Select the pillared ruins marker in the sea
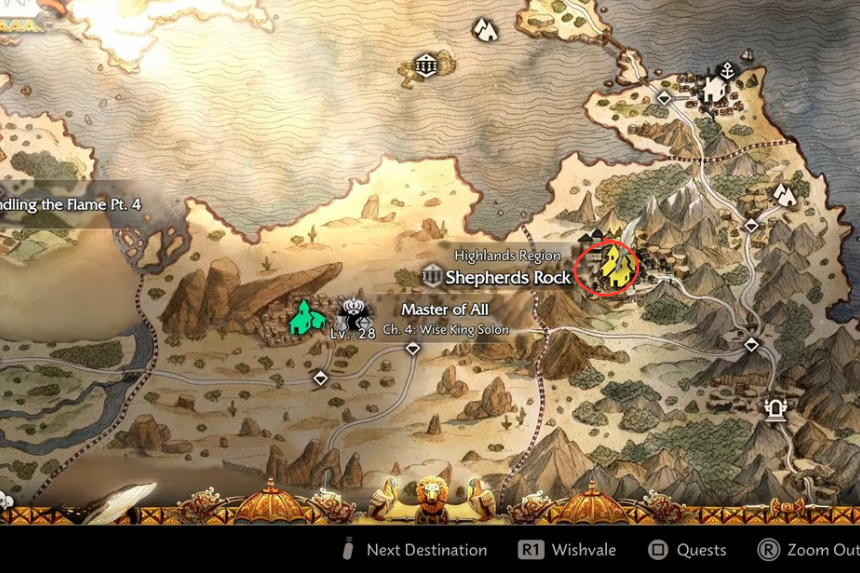Screen dimensions: 860x573 427,67
